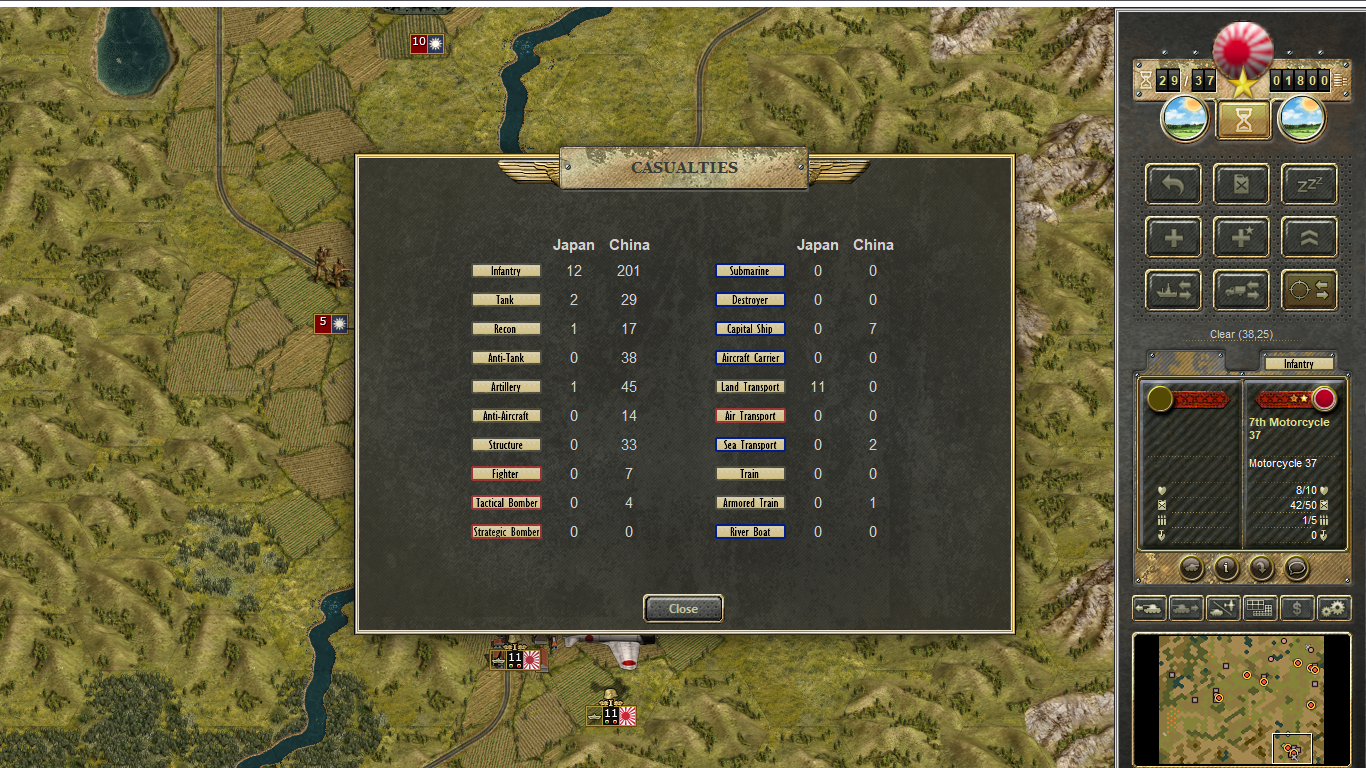Open unit details with the round info button

click(x=1226, y=568)
